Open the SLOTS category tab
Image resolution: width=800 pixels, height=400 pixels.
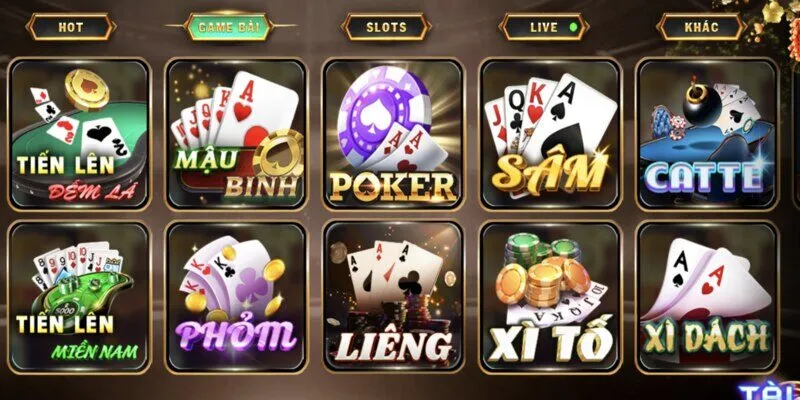pos(386,27)
